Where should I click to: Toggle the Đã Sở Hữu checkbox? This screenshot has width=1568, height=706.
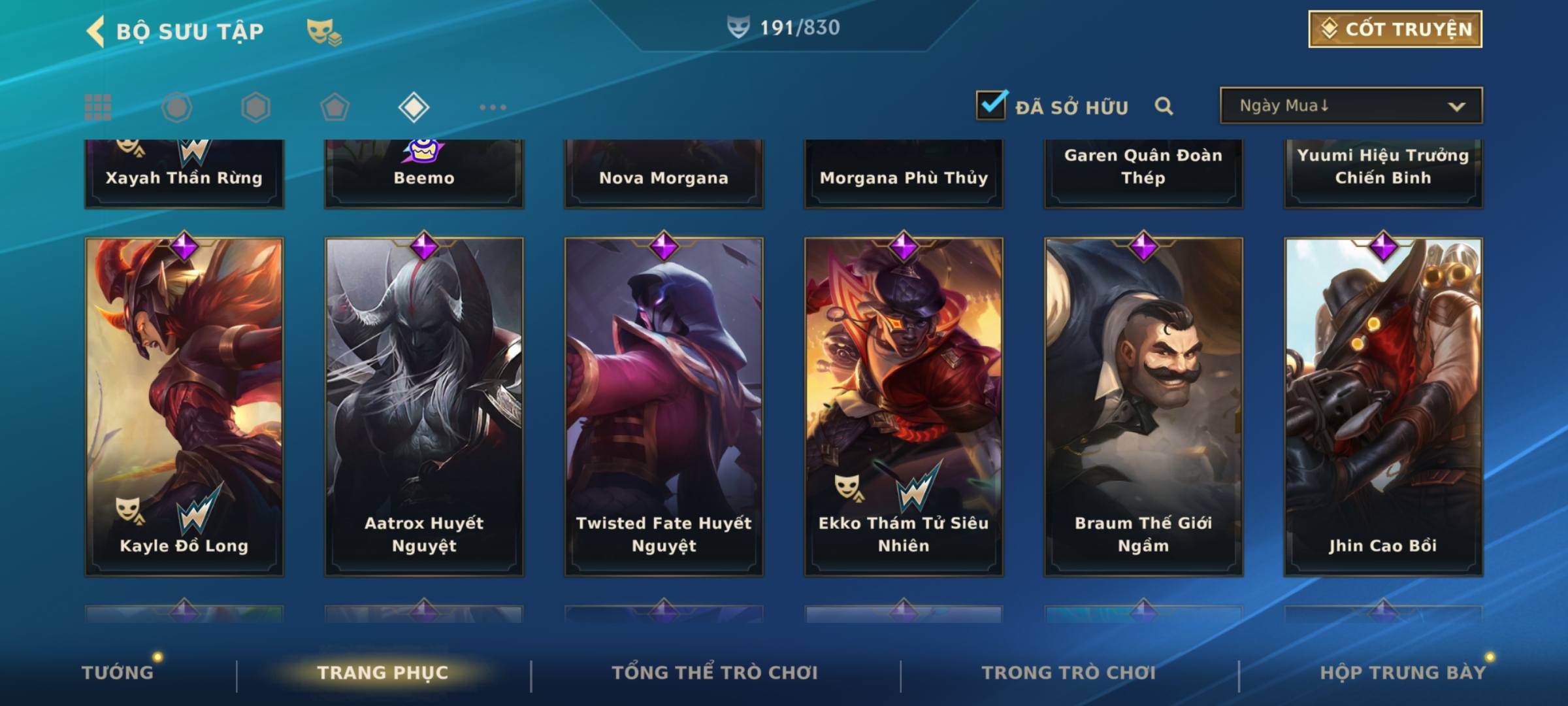(991, 105)
